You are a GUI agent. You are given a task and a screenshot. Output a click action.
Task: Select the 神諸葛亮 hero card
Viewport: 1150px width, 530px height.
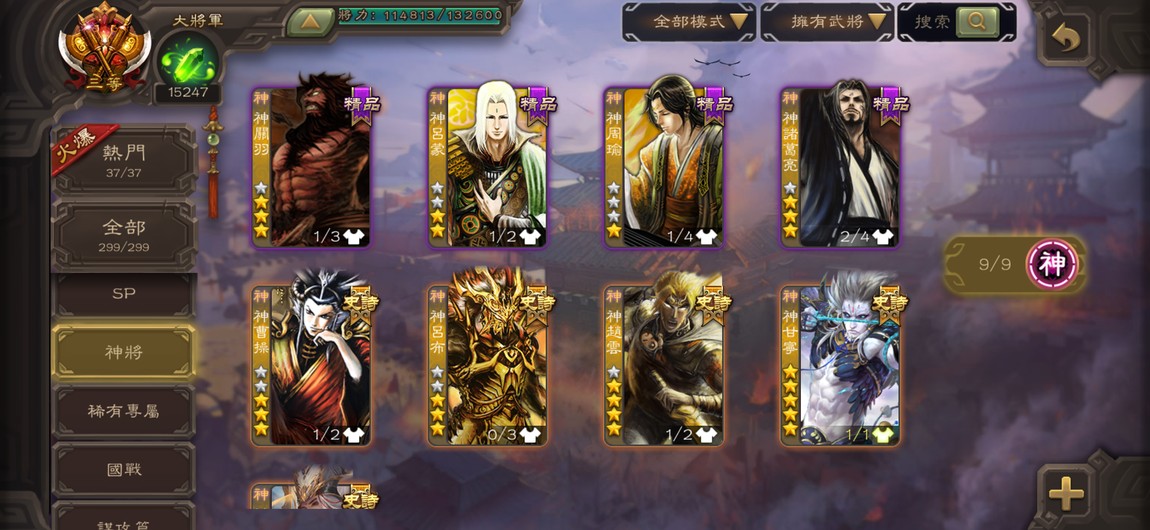pyautogui.click(x=841, y=167)
